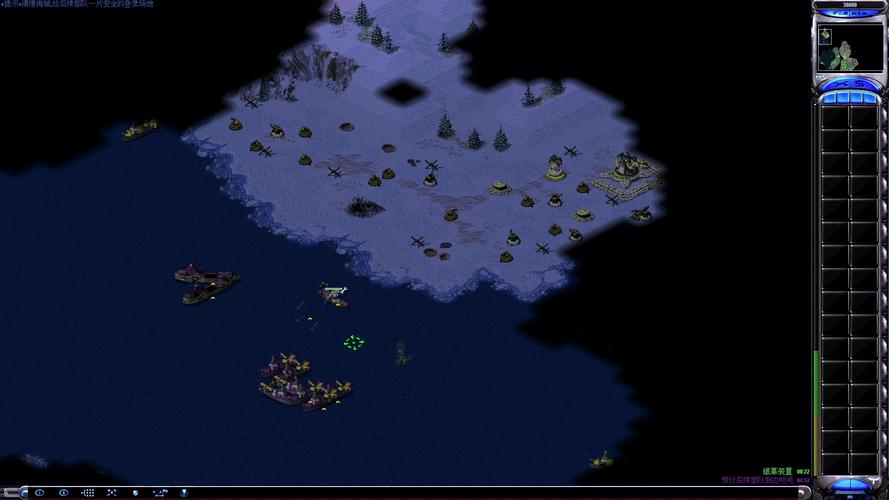Activate the dollar-sign sell button
This screenshot has height=500, width=889.
click(862, 84)
